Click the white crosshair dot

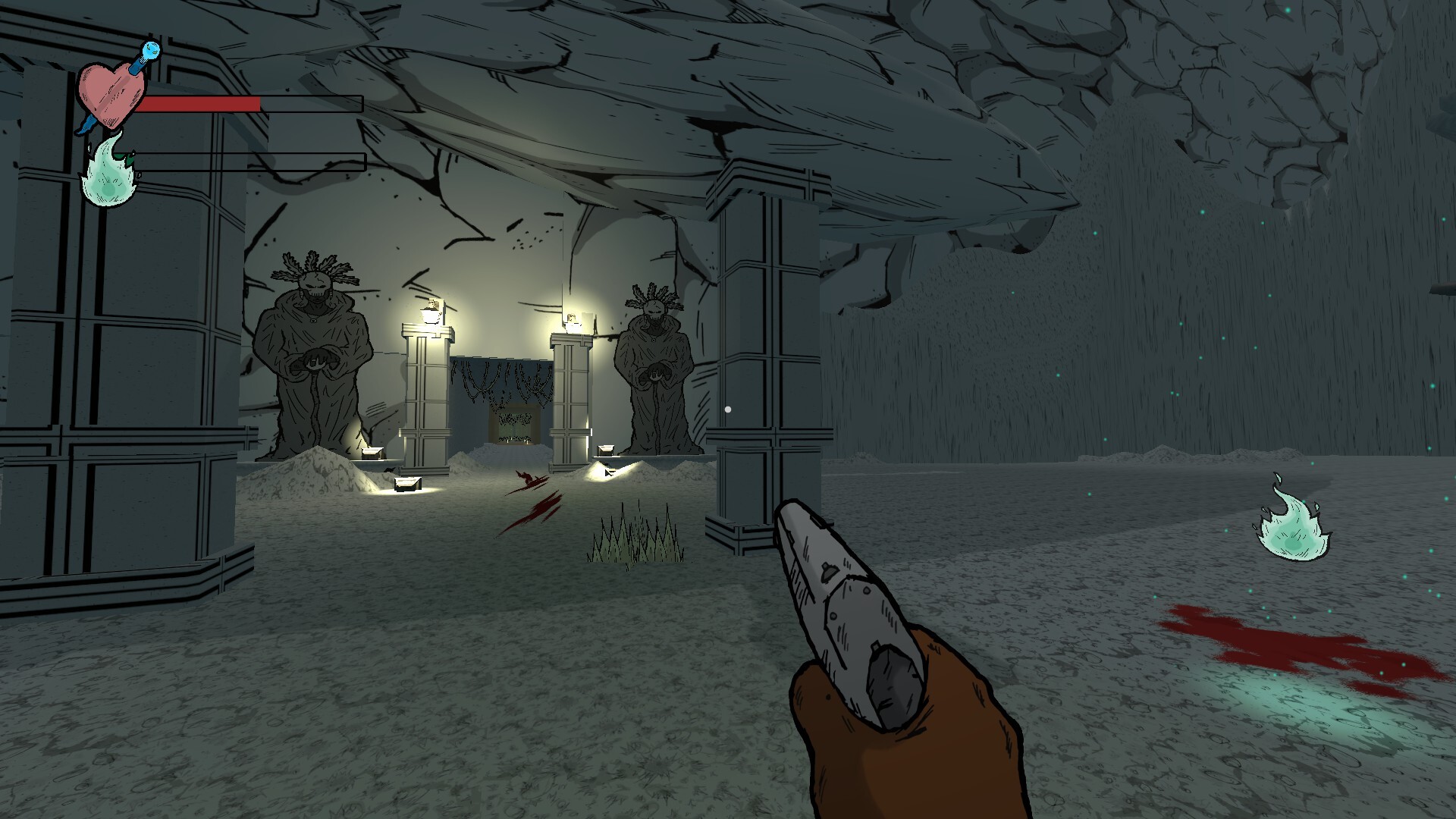coord(730,408)
